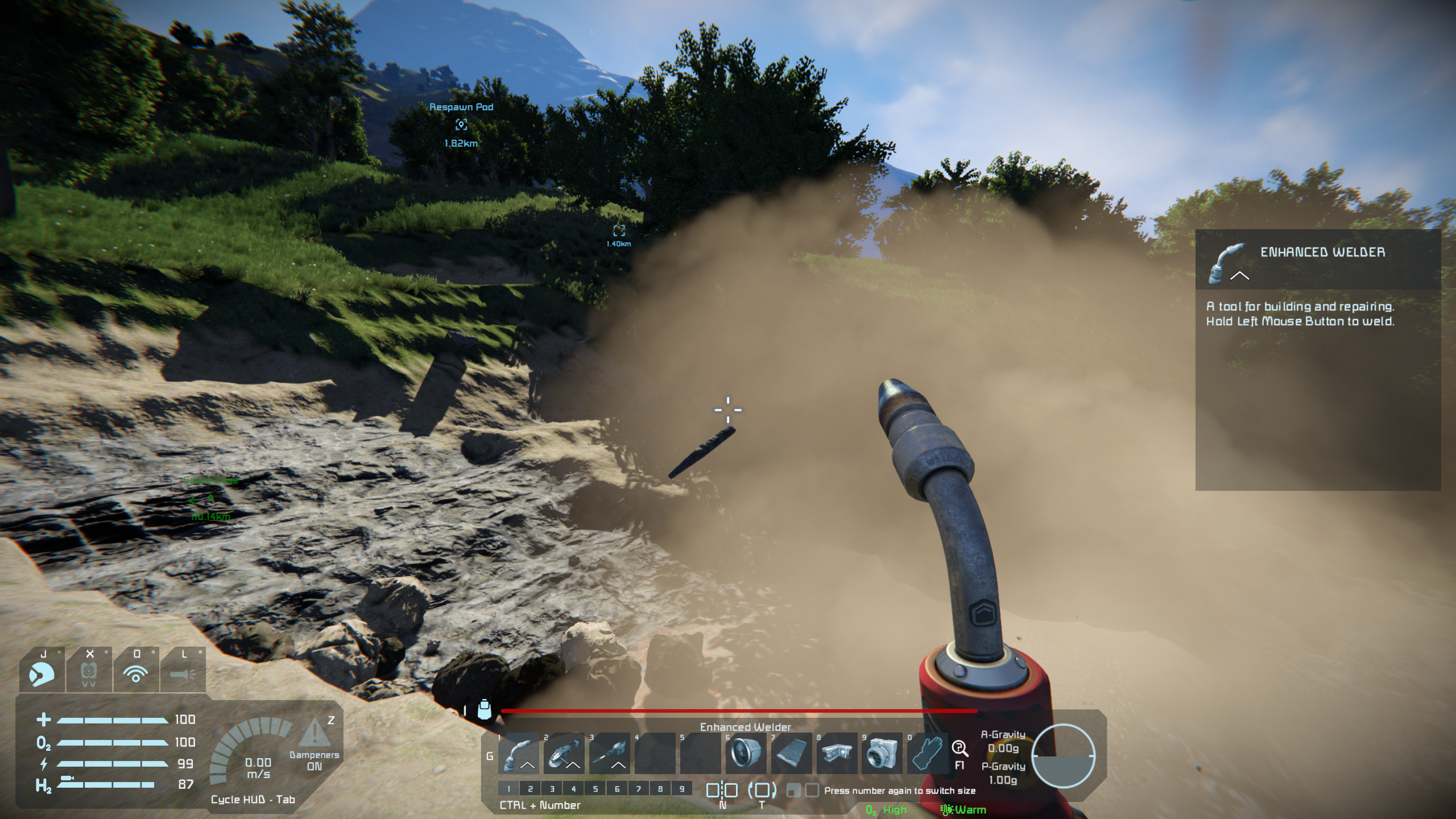Toggle the helmet status icon
Viewport: 1456px width, 819px height.
coord(42,672)
